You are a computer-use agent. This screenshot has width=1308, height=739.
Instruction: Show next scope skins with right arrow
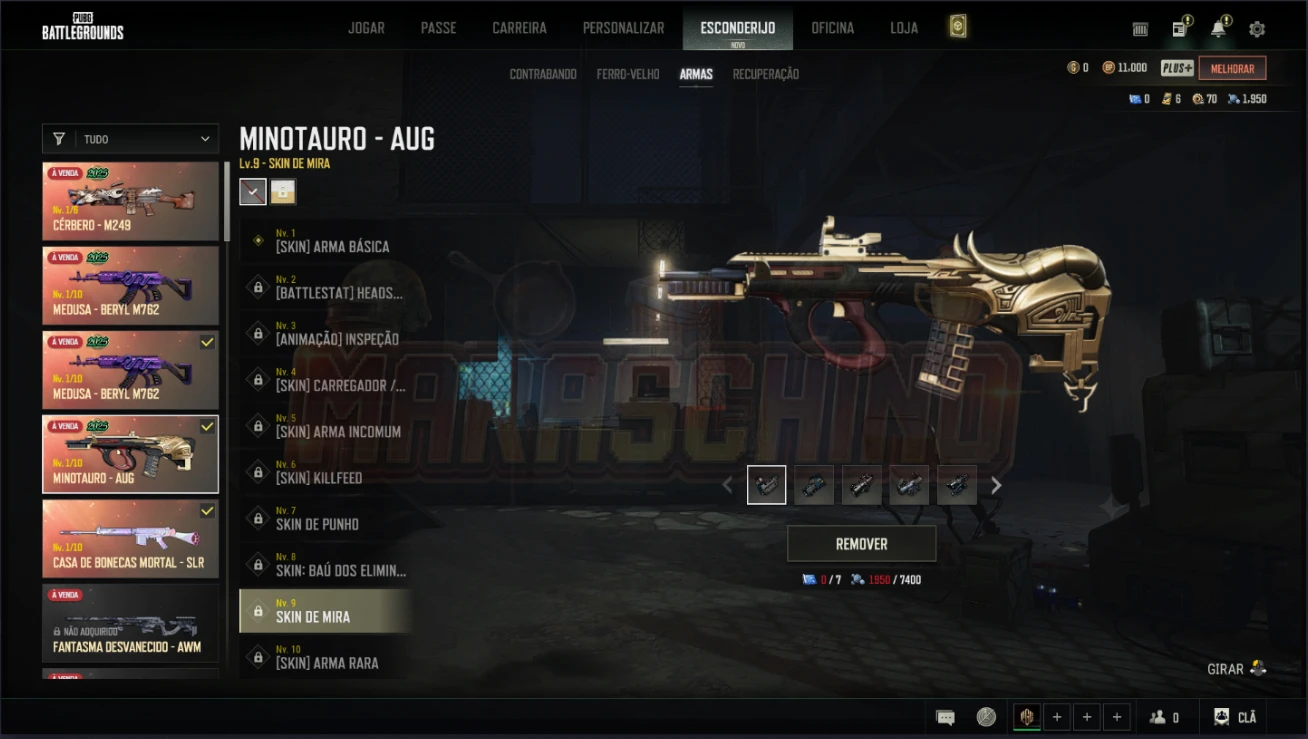point(996,486)
